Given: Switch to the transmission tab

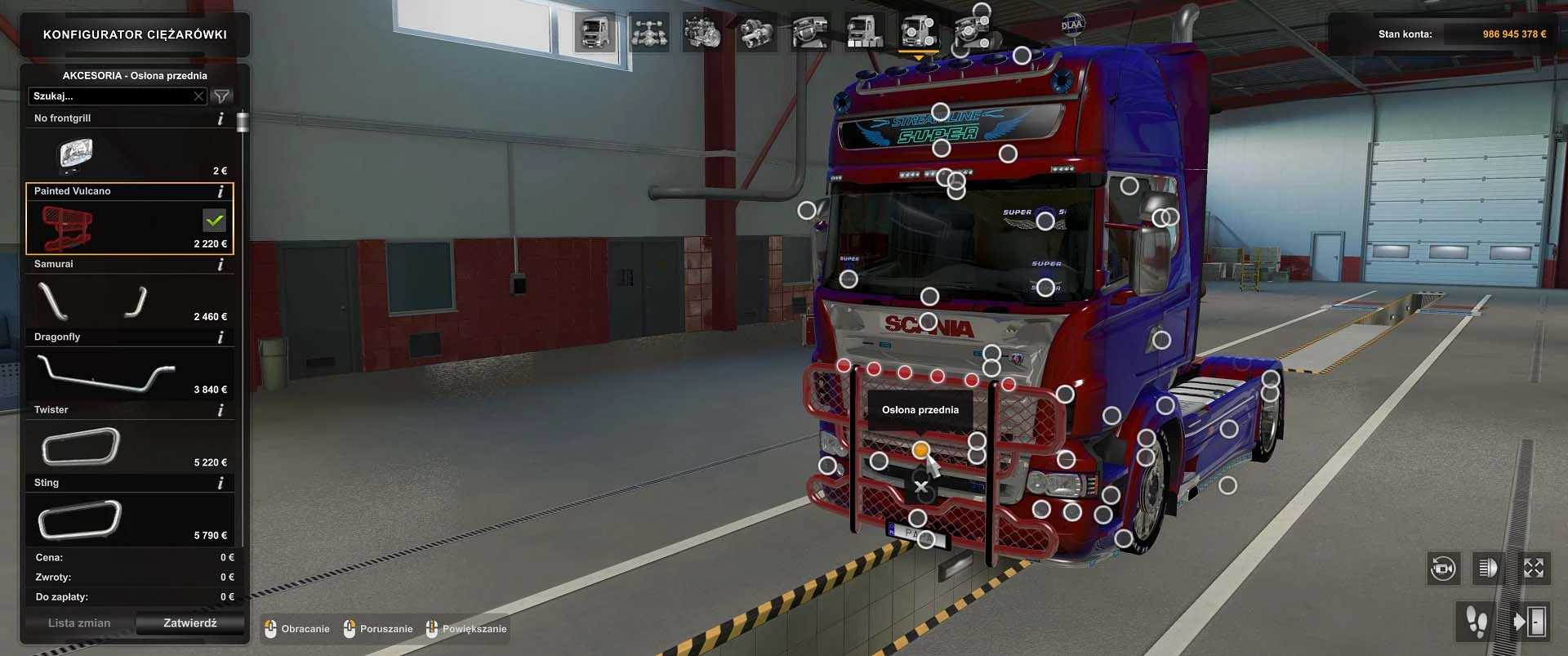Looking at the screenshot, I should pos(756,33).
